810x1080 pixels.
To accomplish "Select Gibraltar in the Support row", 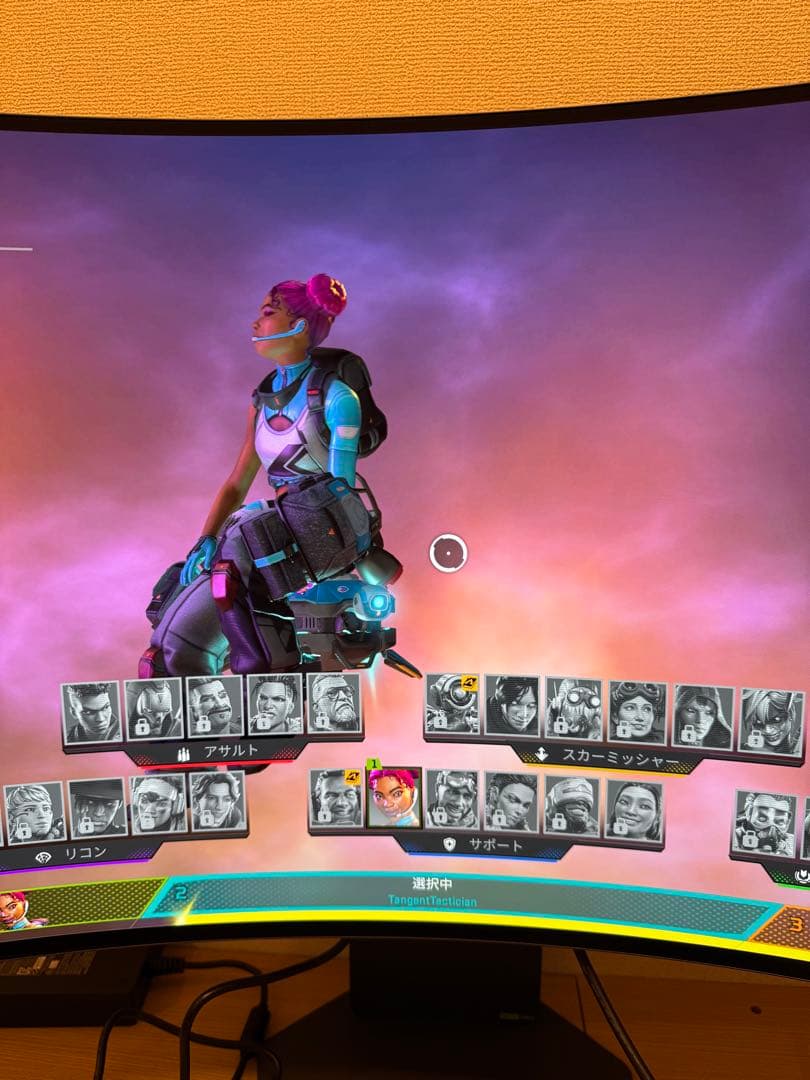I will (335, 798).
